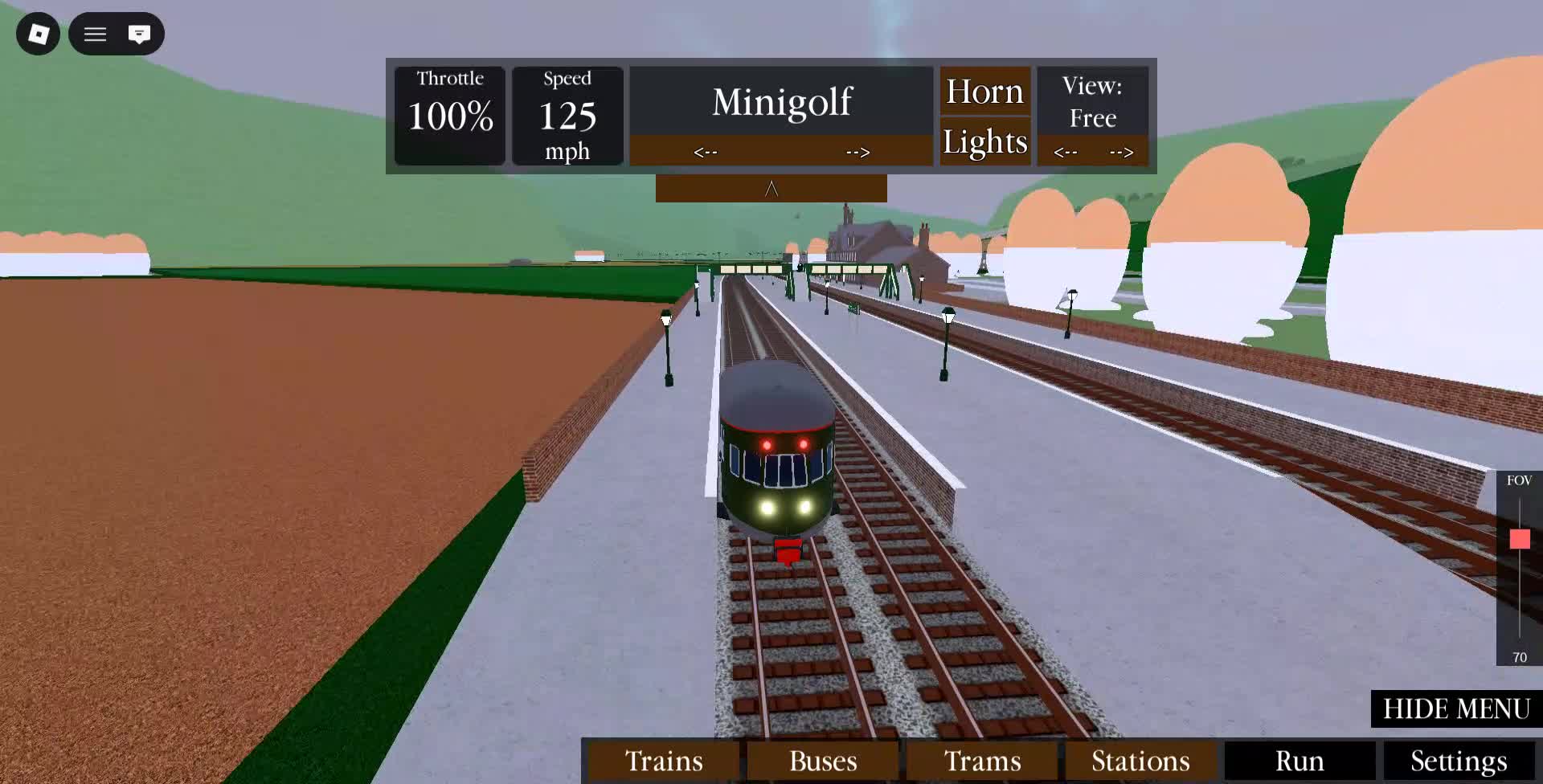Open the hamburger menu at top left
The height and width of the screenshot is (784, 1543).
pos(94,34)
